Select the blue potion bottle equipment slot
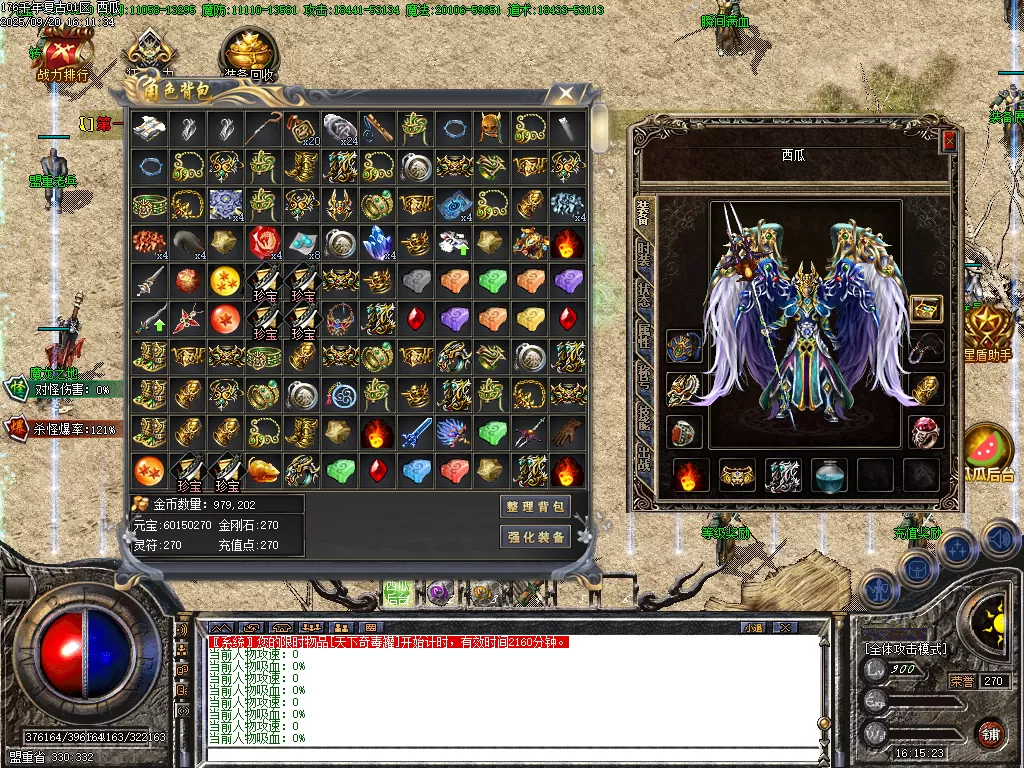The width and height of the screenshot is (1024, 768). click(830, 475)
